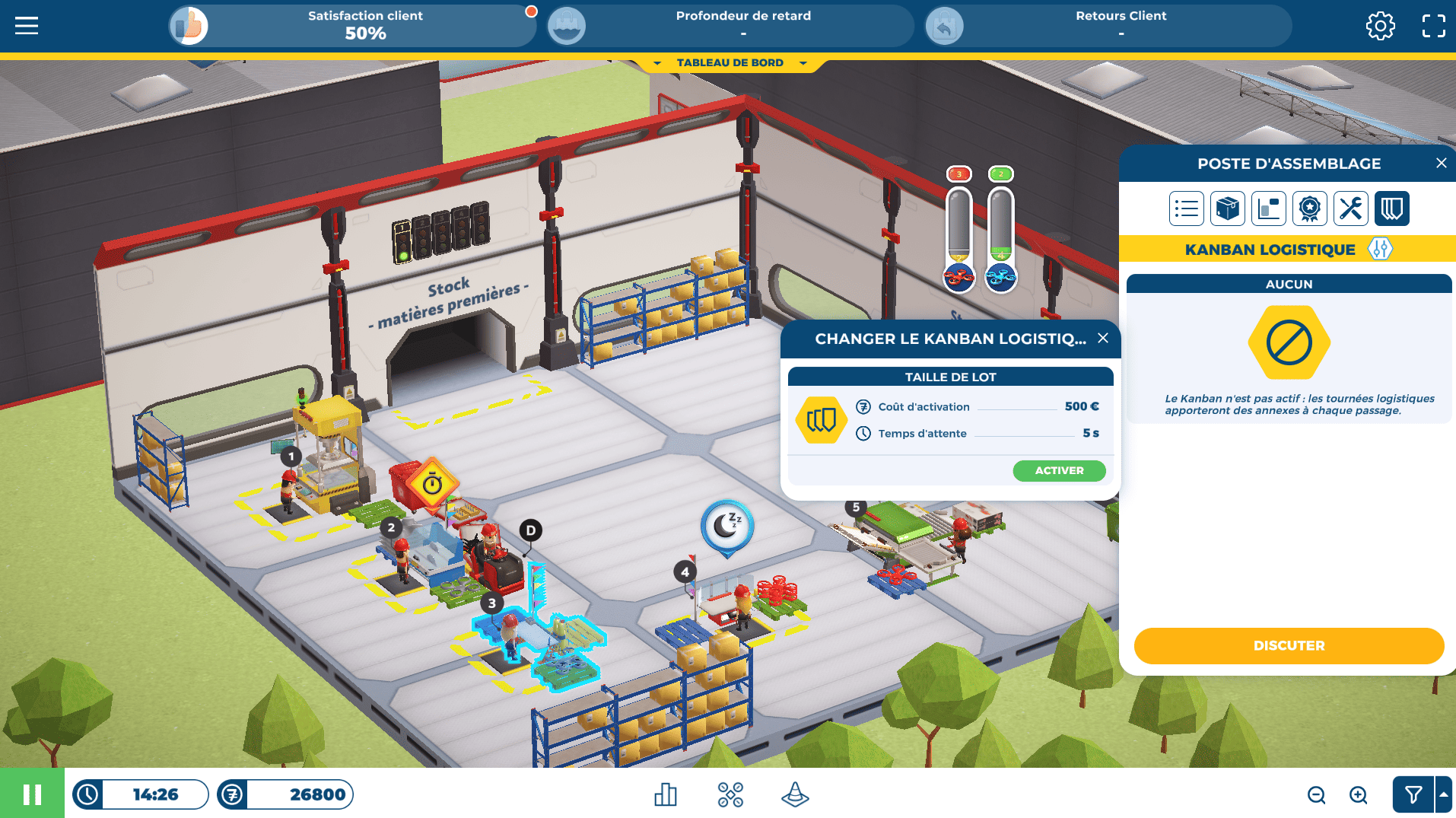Open the tools maintenance tab
Image resolution: width=1456 pixels, height=818 pixels.
click(1350, 208)
